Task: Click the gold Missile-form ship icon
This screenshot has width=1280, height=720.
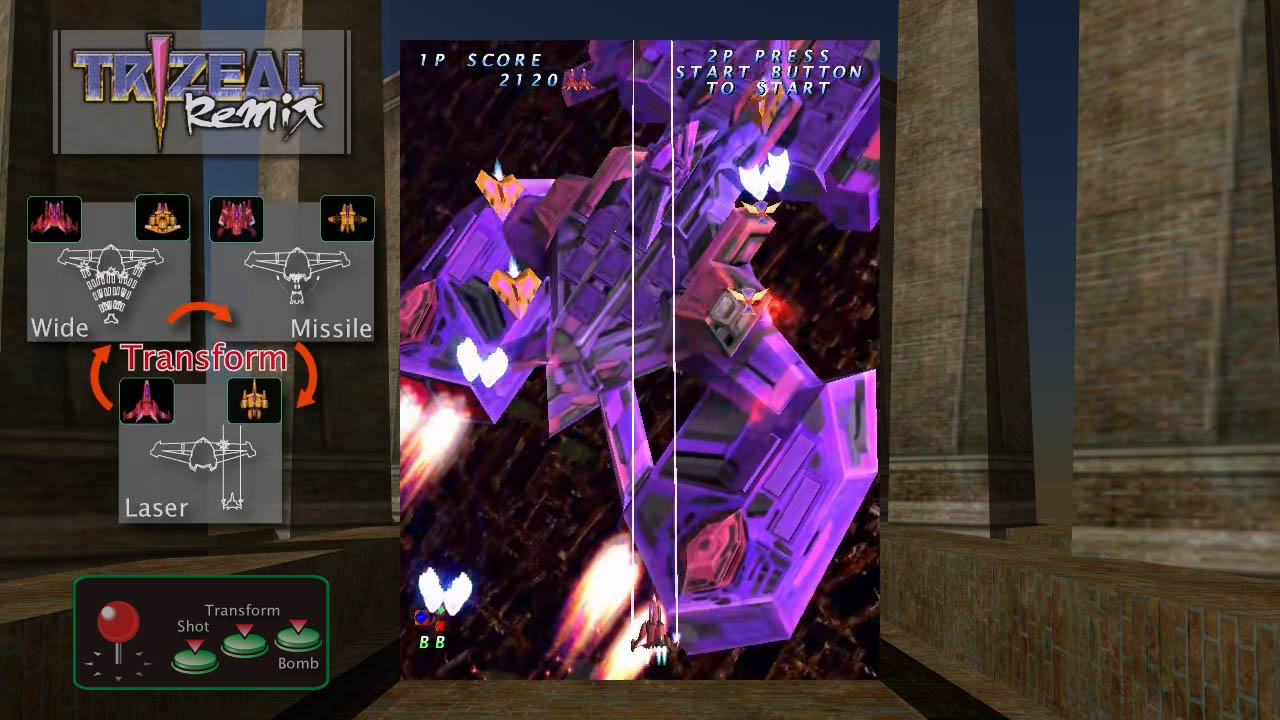Action: click(x=348, y=218)
